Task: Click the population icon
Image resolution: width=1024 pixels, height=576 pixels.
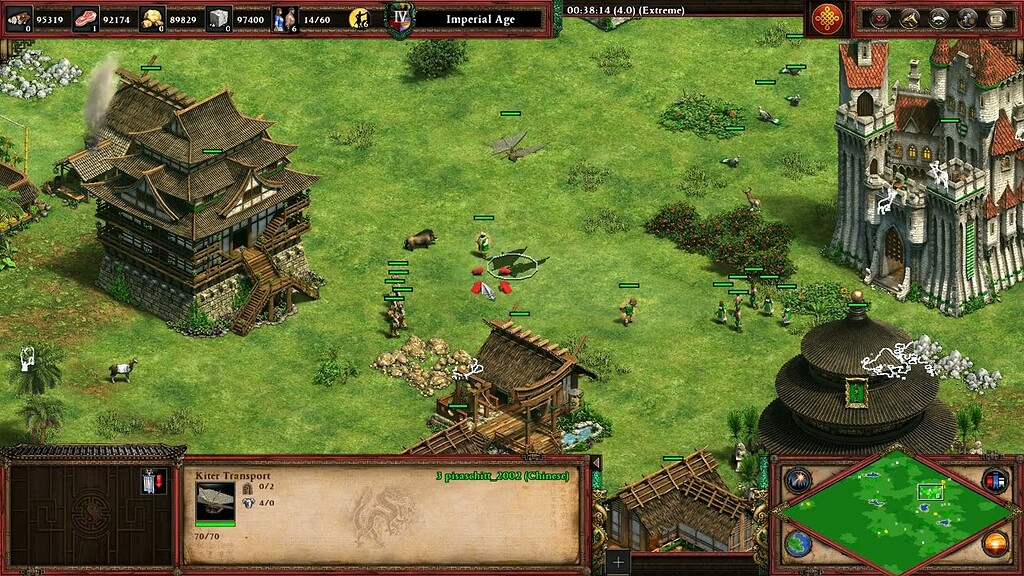Action: coord(285,18)
